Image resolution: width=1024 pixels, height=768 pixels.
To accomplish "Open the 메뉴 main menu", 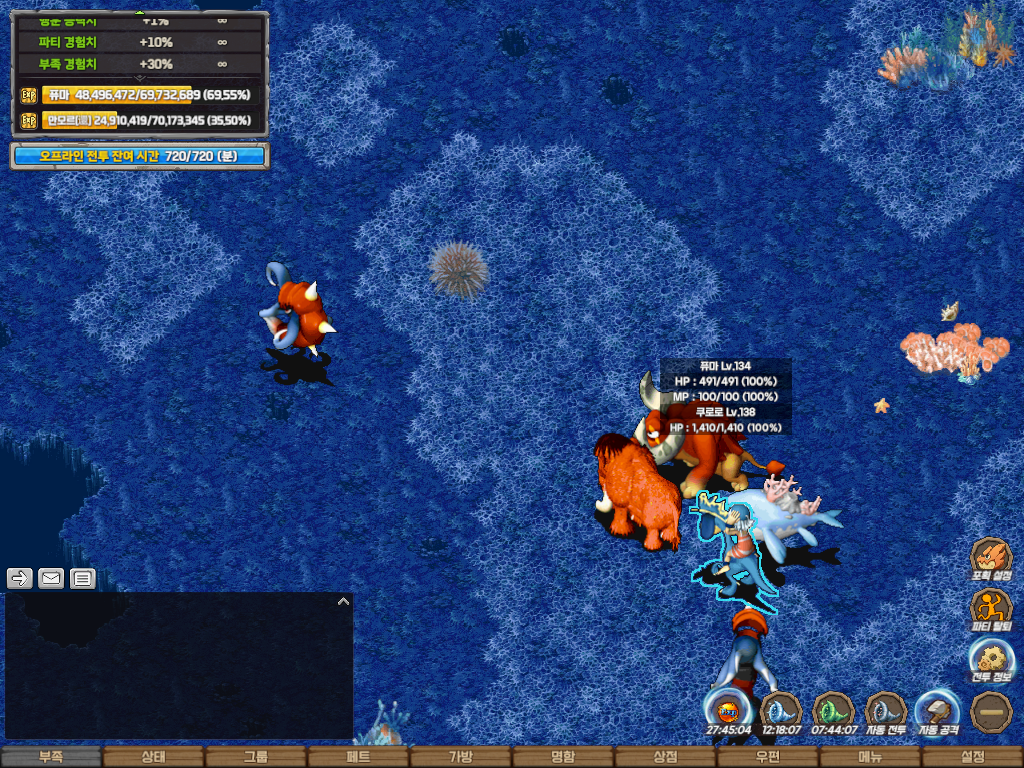I will (870, 757).
